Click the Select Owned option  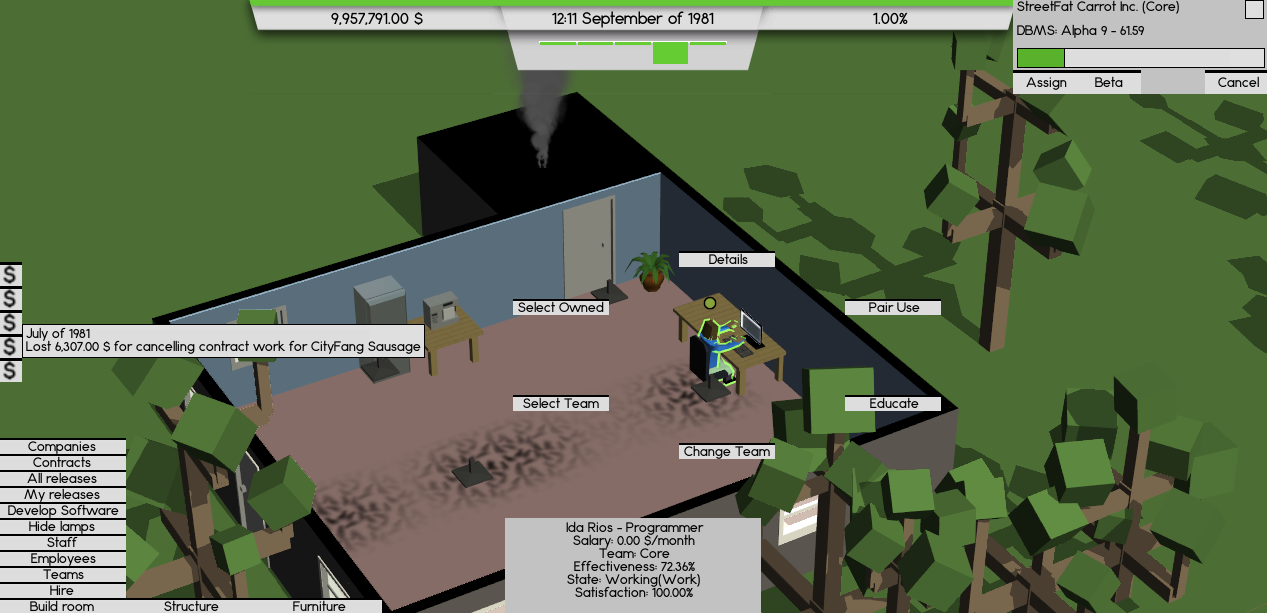coord(560,308)
